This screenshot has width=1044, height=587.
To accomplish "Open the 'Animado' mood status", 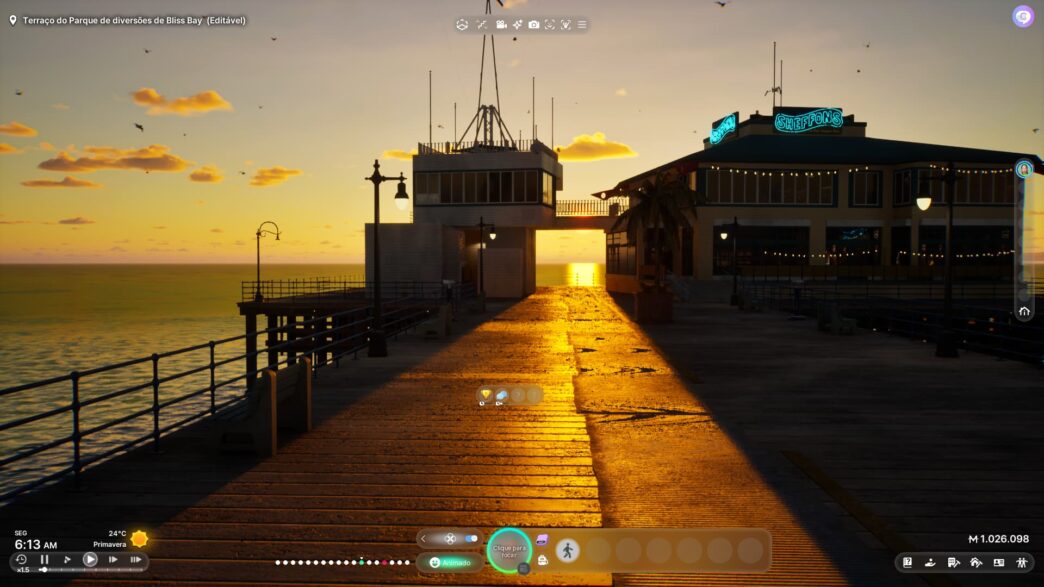I will pyautogui.click(x=450, y=562).
